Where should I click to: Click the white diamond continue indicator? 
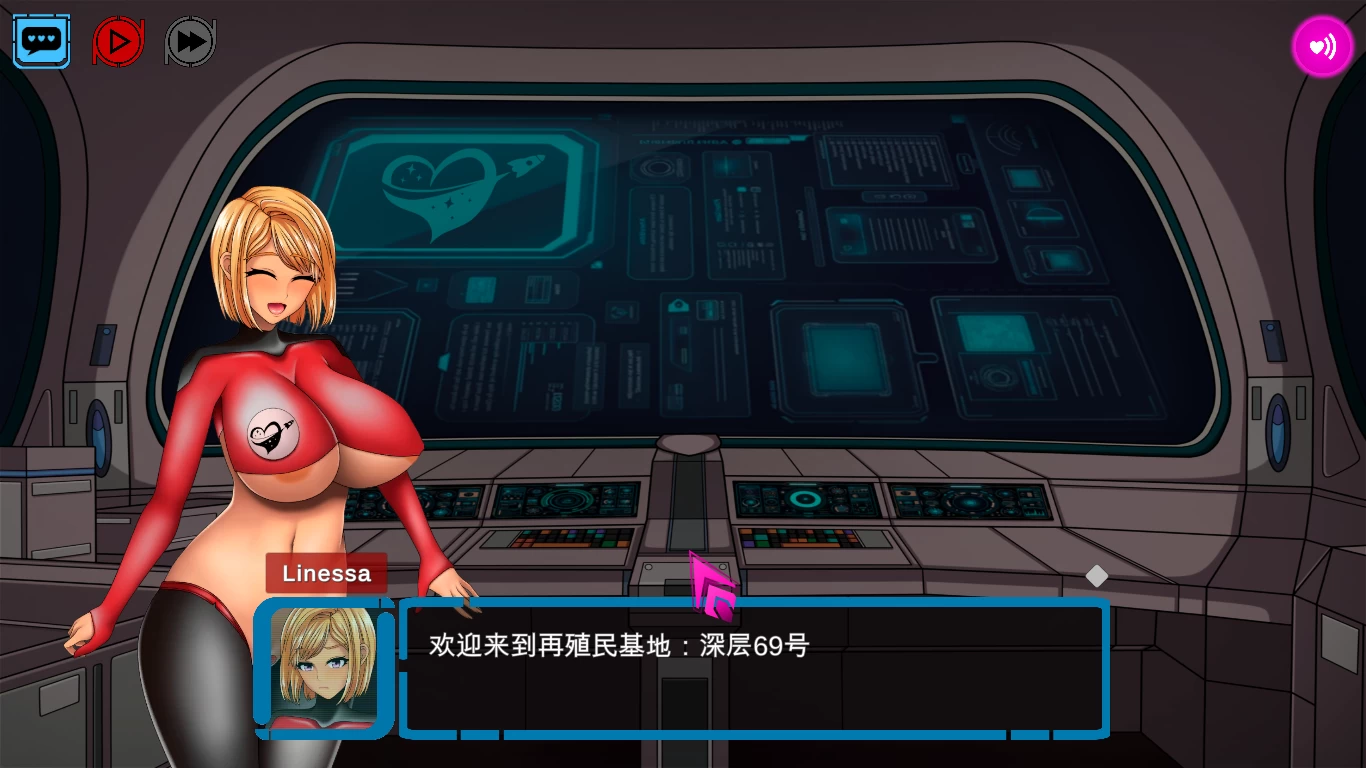click(x=1097, y=576)
